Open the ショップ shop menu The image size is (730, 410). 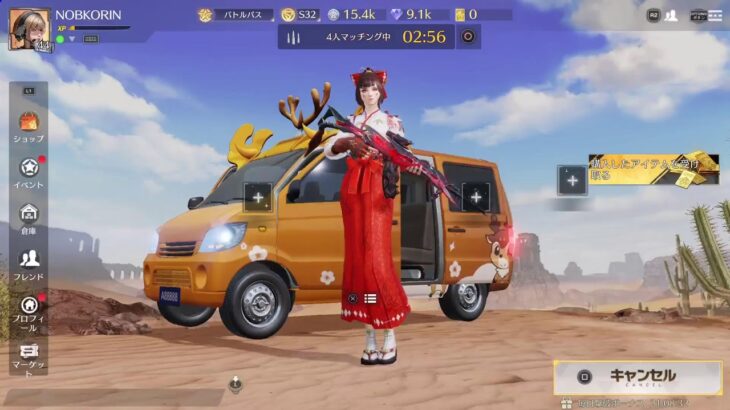click(x=29, y=127)
